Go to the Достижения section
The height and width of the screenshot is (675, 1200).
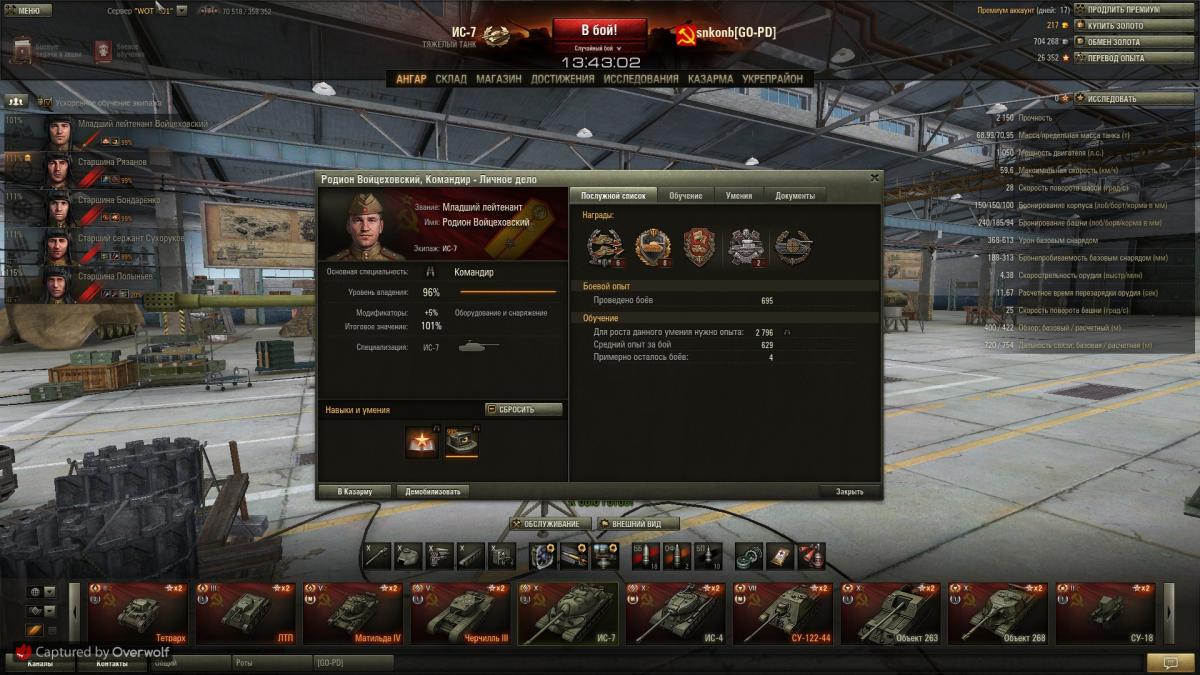pos(562,79)
